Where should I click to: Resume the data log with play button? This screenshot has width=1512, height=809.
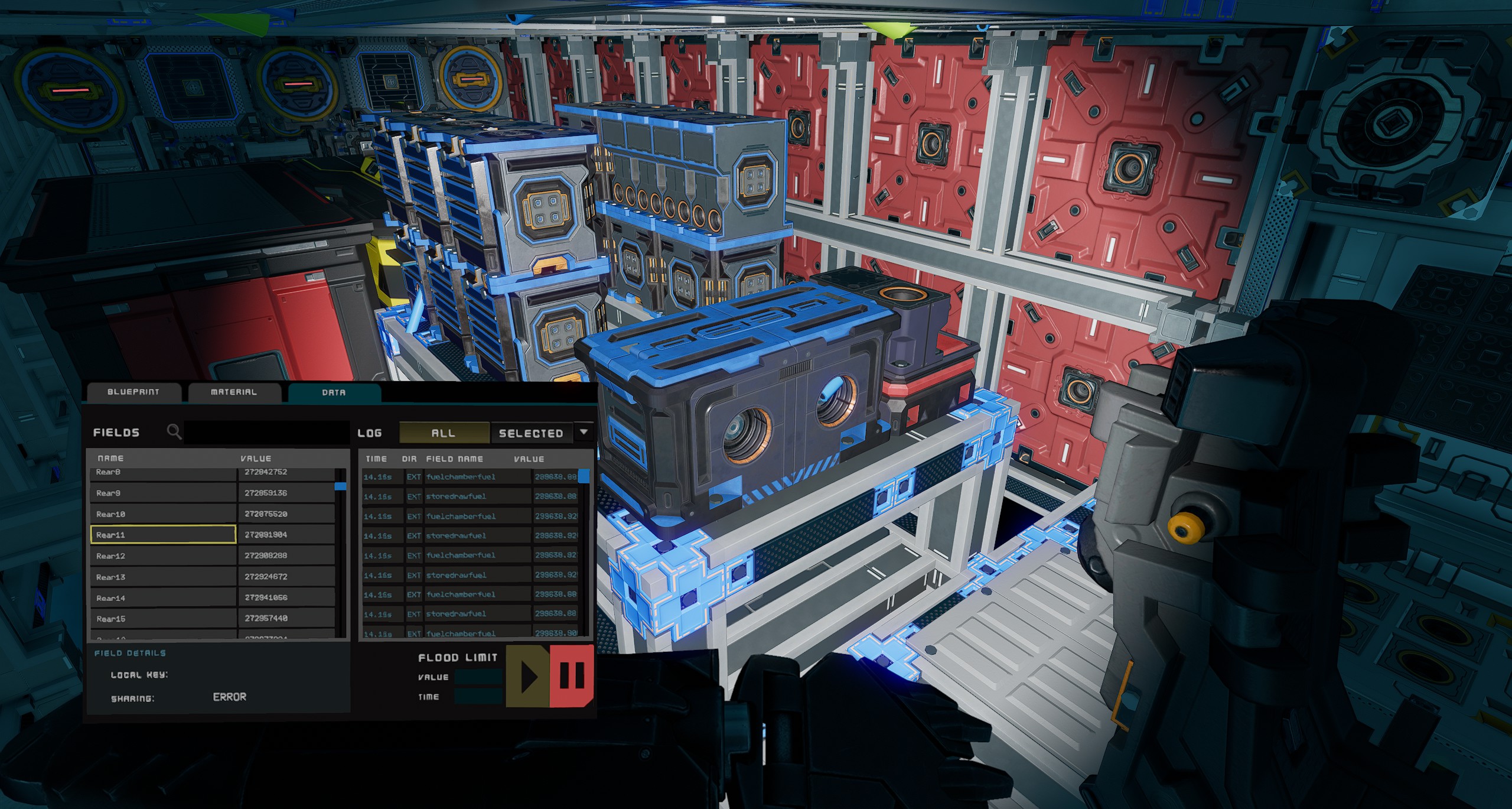pos(527,675)
